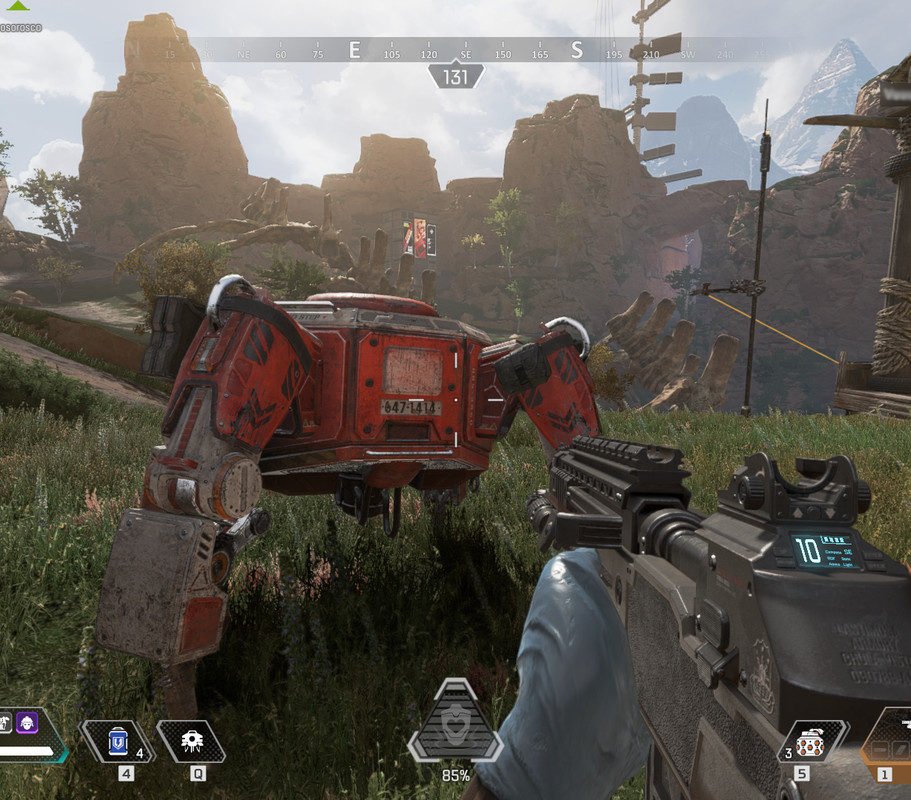Select the shield cell consumable slot
Screen dimensions: 911x800
[118, 742]
